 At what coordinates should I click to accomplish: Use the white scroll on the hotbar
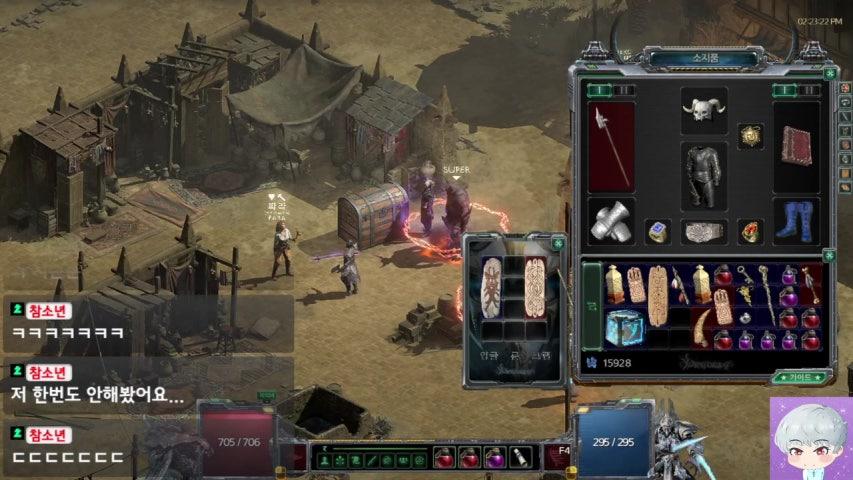coord(520,458)
